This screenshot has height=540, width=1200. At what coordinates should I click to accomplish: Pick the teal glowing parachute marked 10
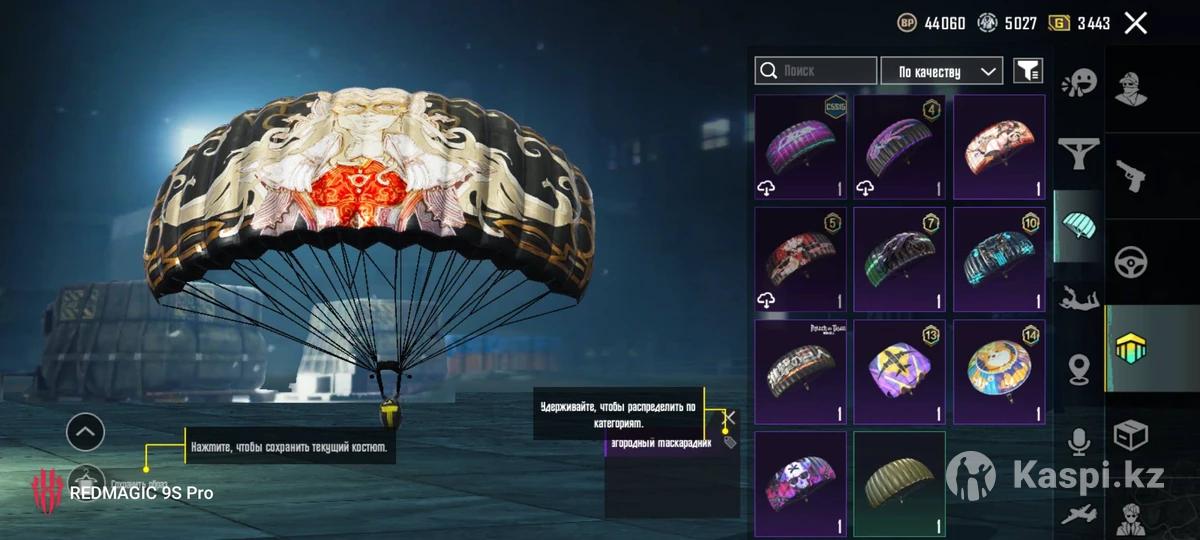pos(999,260)
